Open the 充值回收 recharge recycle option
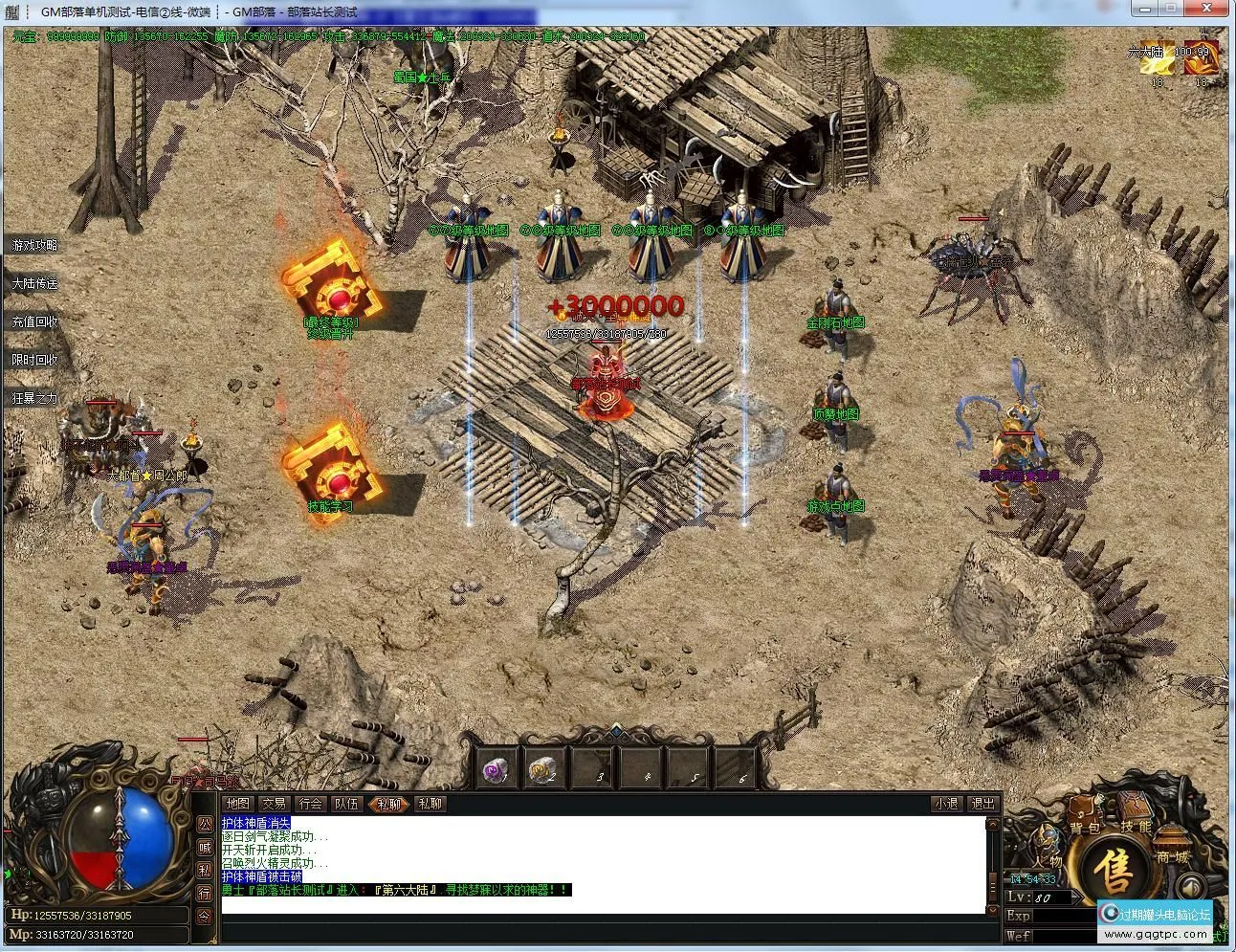The image size is (1236, 952). pyautogui.click(x=34, y=322)
